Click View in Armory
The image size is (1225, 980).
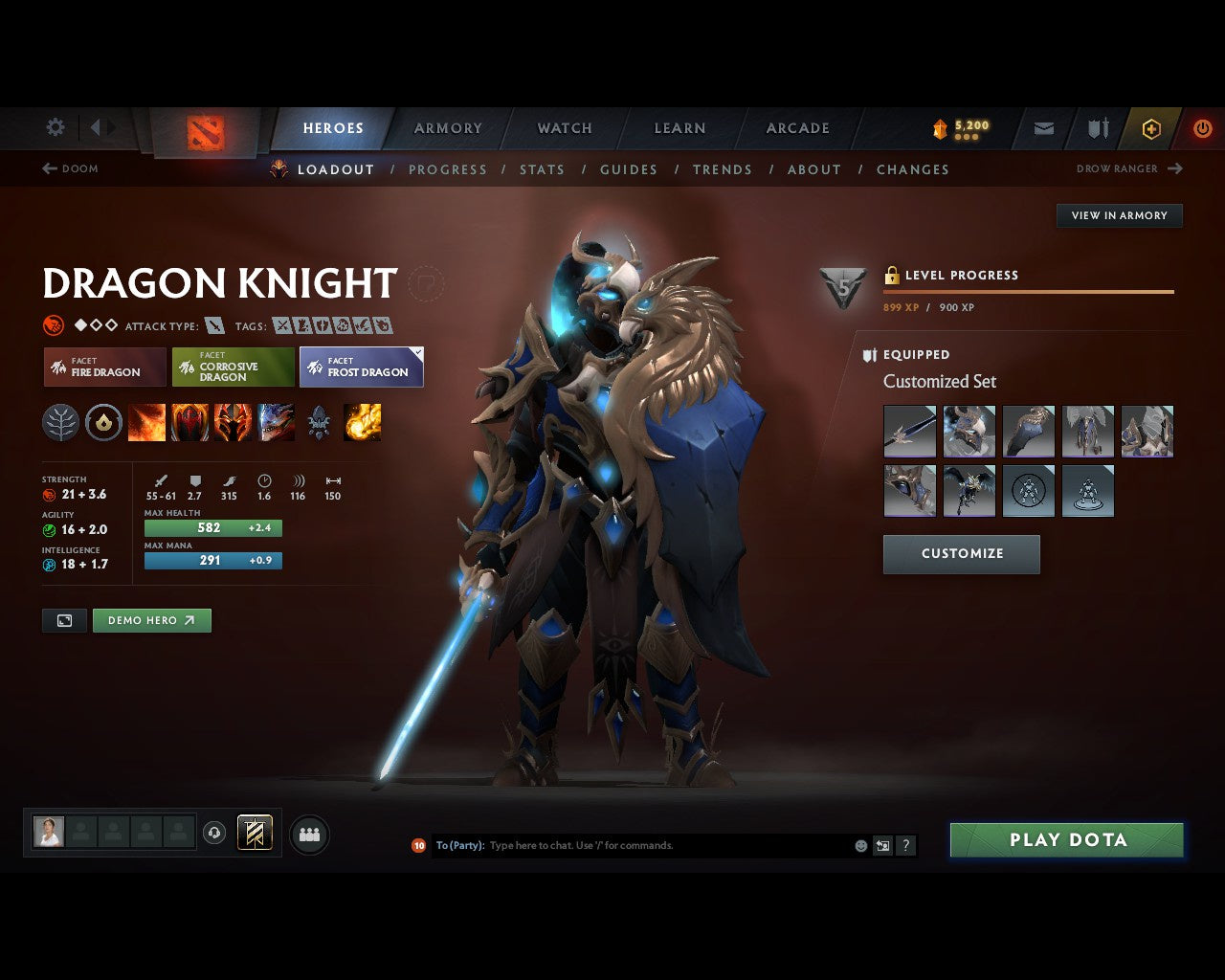point(1119,215)
